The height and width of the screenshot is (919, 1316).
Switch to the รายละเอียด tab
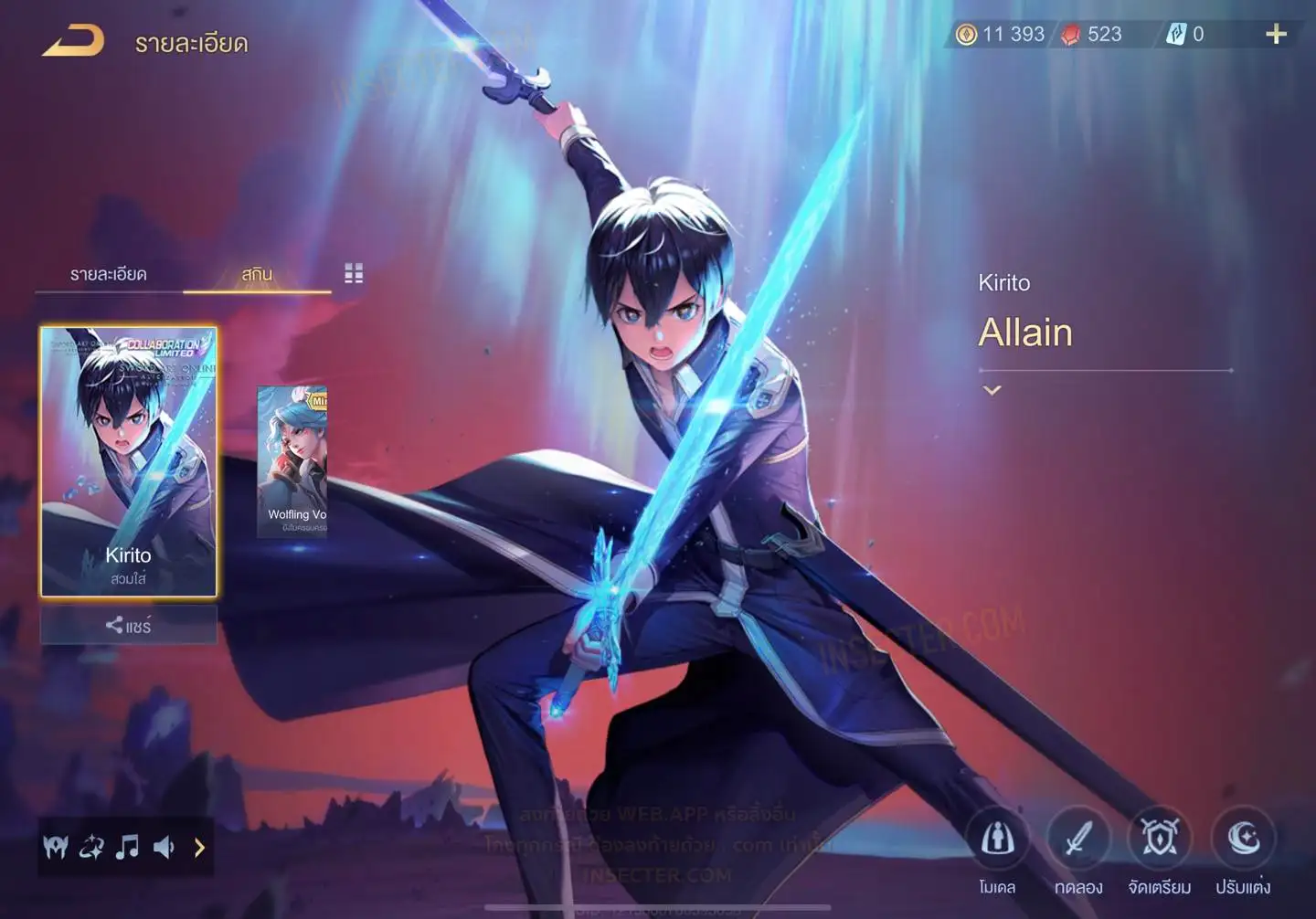click(109, 274)
